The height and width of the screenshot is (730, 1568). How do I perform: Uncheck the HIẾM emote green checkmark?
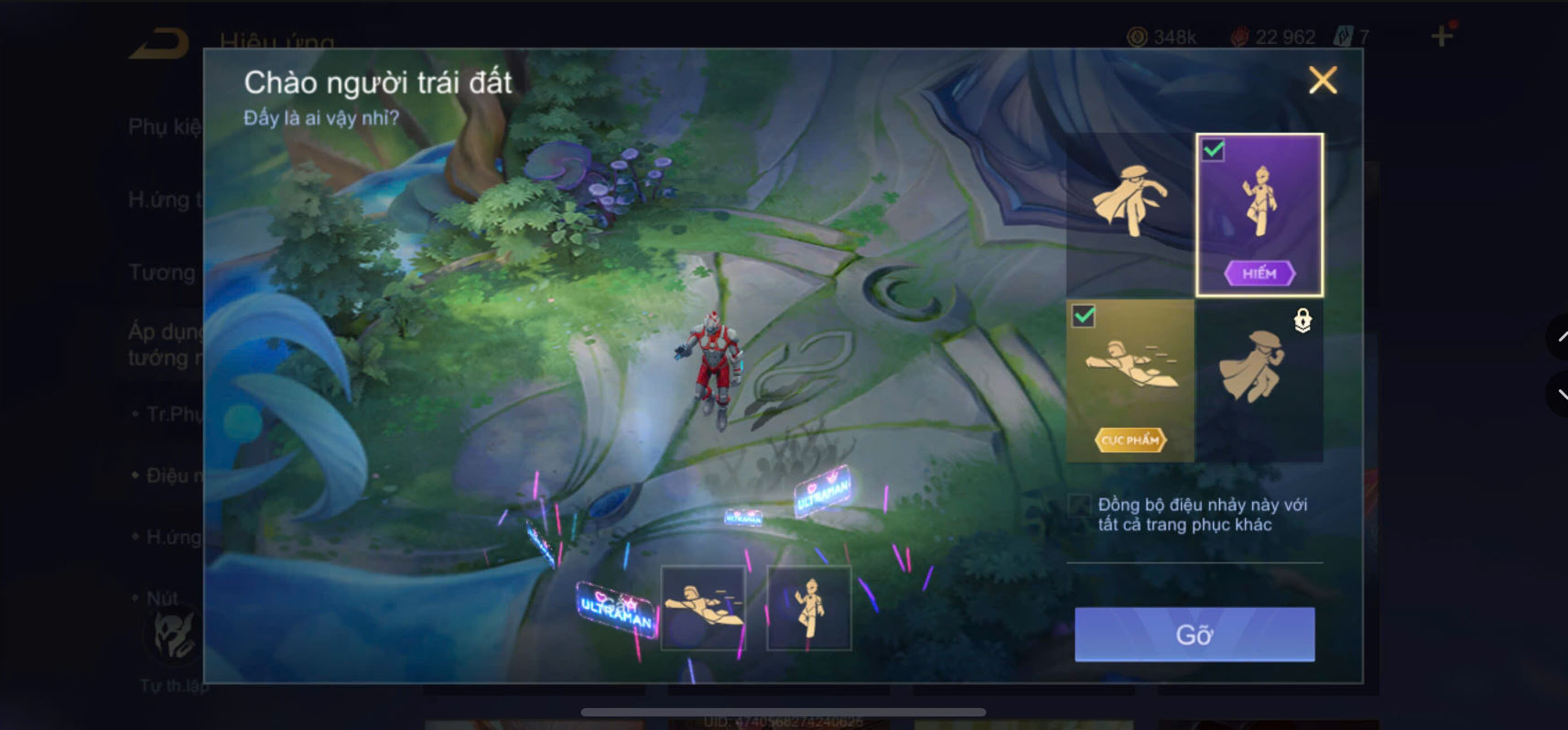click(x=1213, y=151)
